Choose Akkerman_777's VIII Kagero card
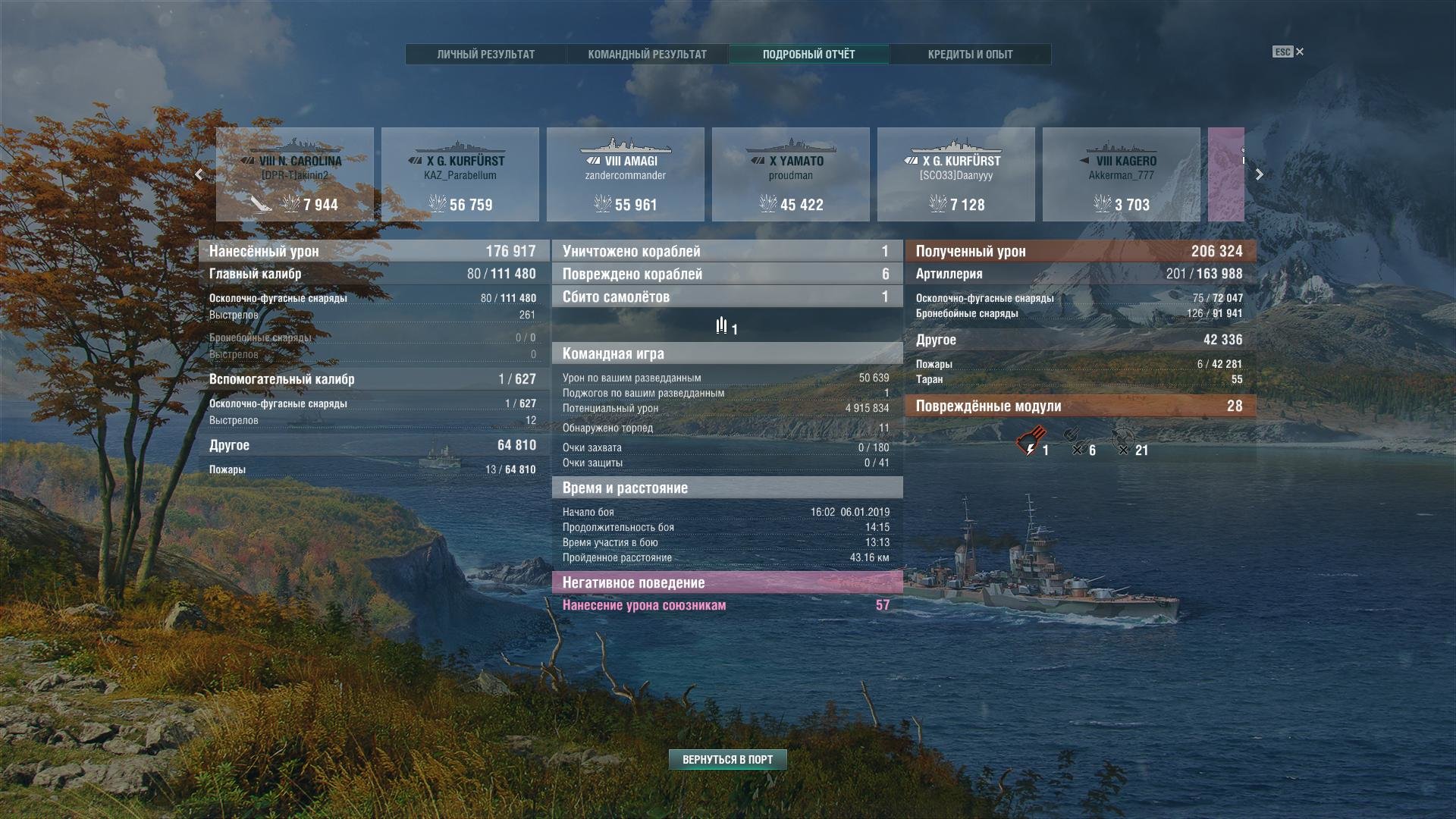The width and height of the screenshot is (1456, 819). (1122, 174)
